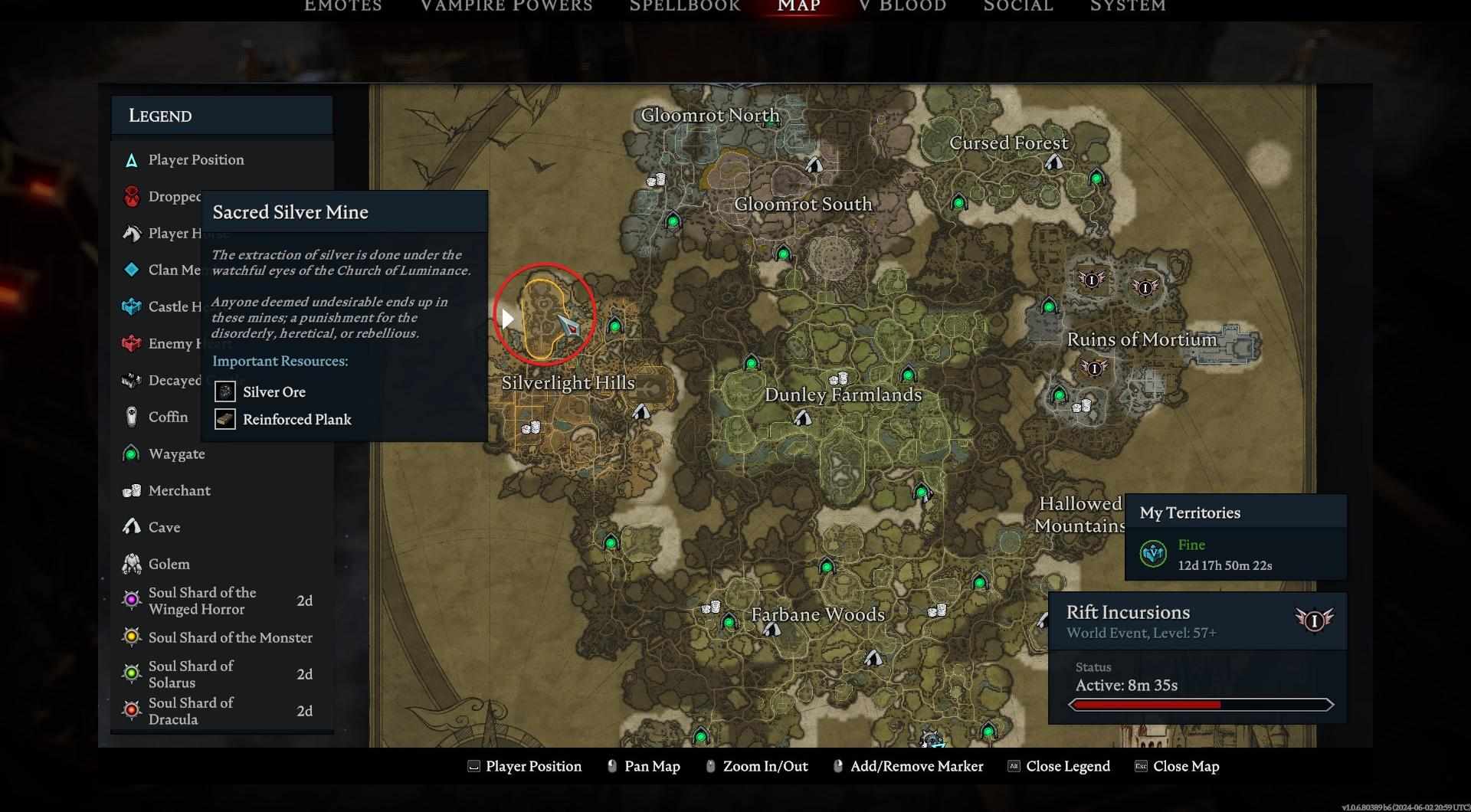Open the Vampire Powers tab
The image size is (1471, 812).
click(x=506, y=6)
